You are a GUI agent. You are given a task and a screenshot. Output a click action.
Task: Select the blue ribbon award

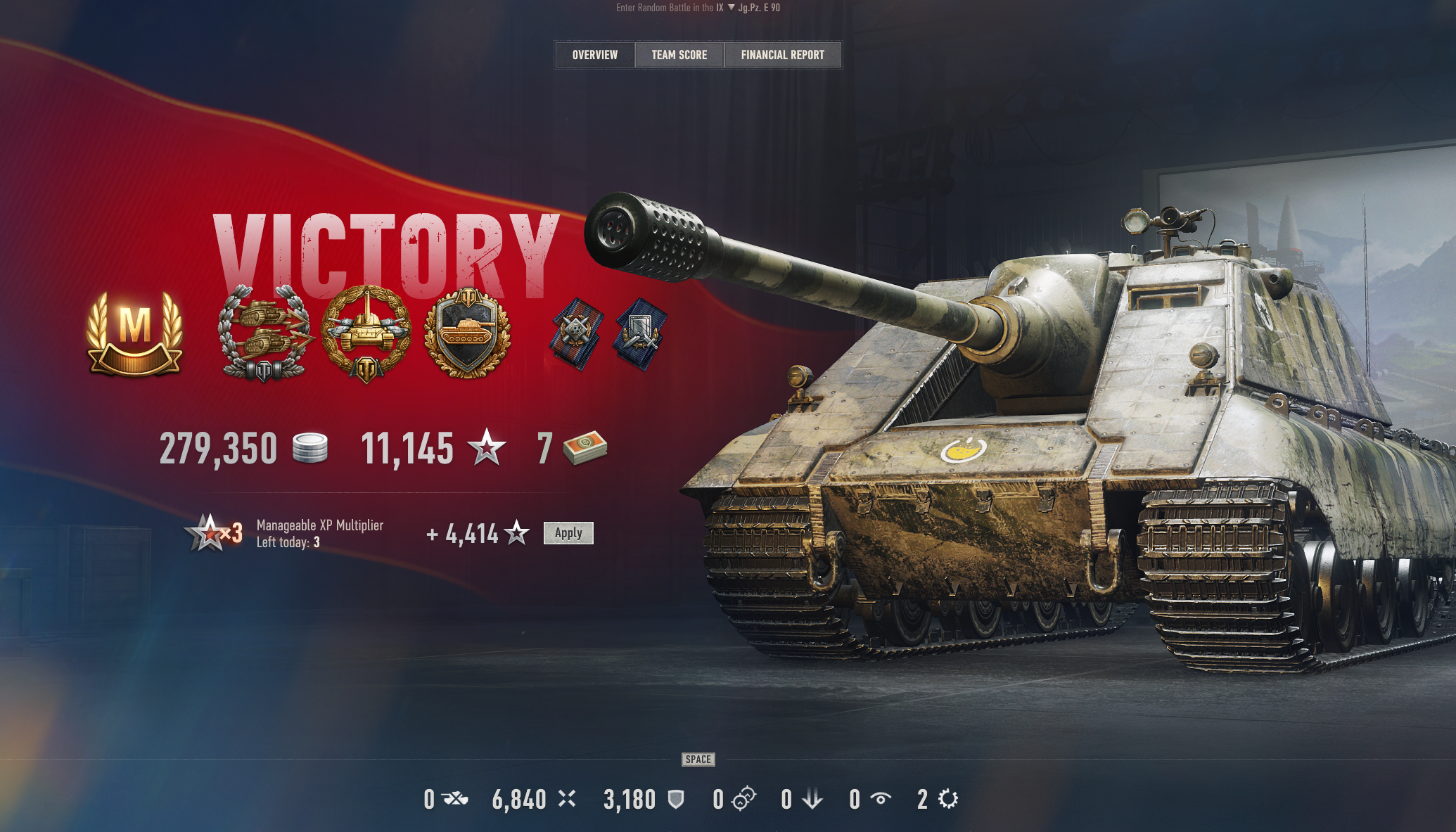(x=640, y=333)
